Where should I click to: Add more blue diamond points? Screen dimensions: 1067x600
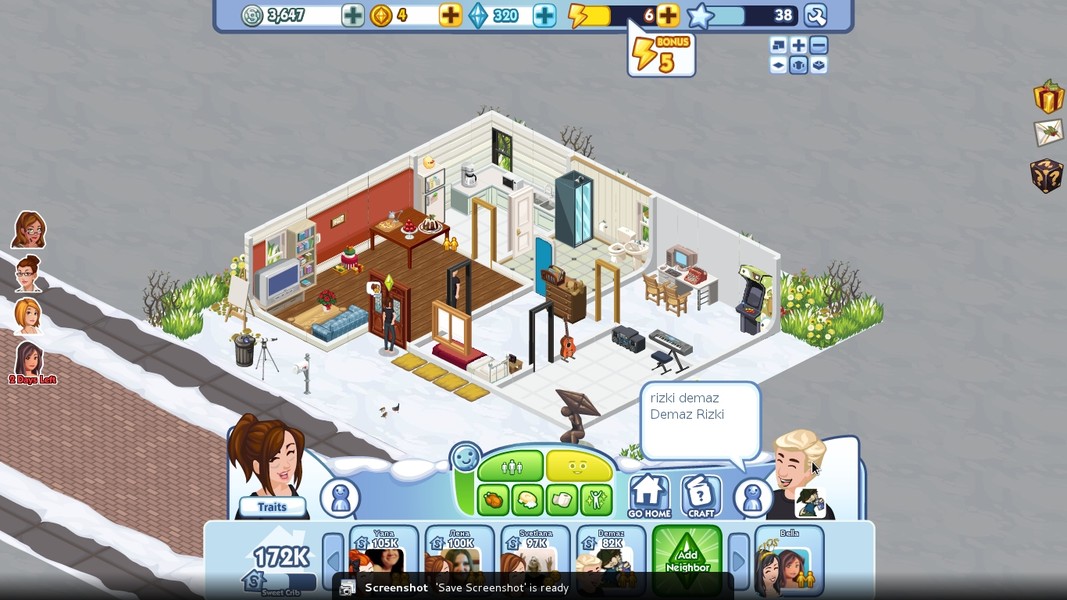coord(544,15)
